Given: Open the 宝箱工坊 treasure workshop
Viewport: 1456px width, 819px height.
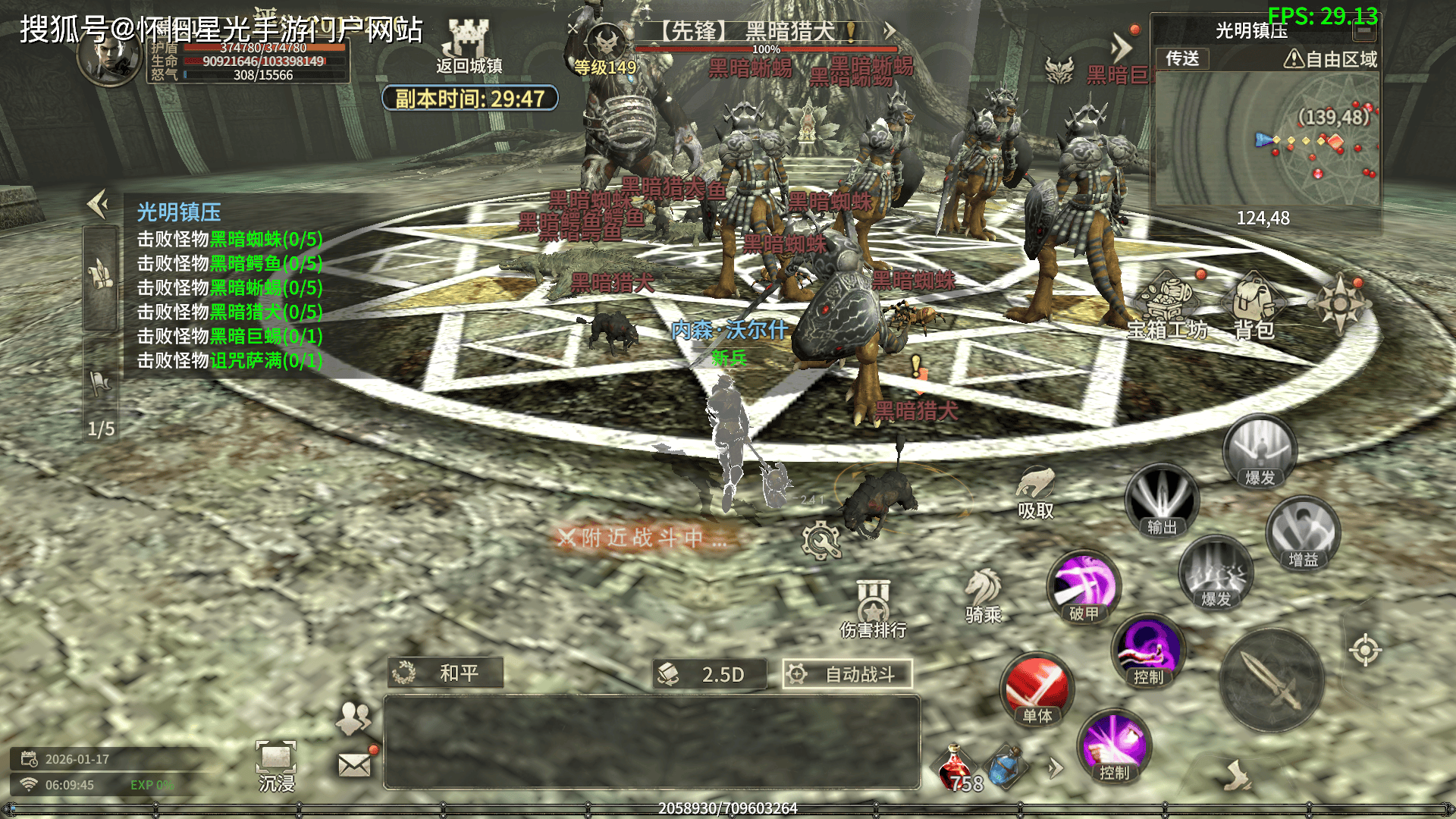Looking at the screenshot, I should pyautogui.click(x=1167, y=306).
